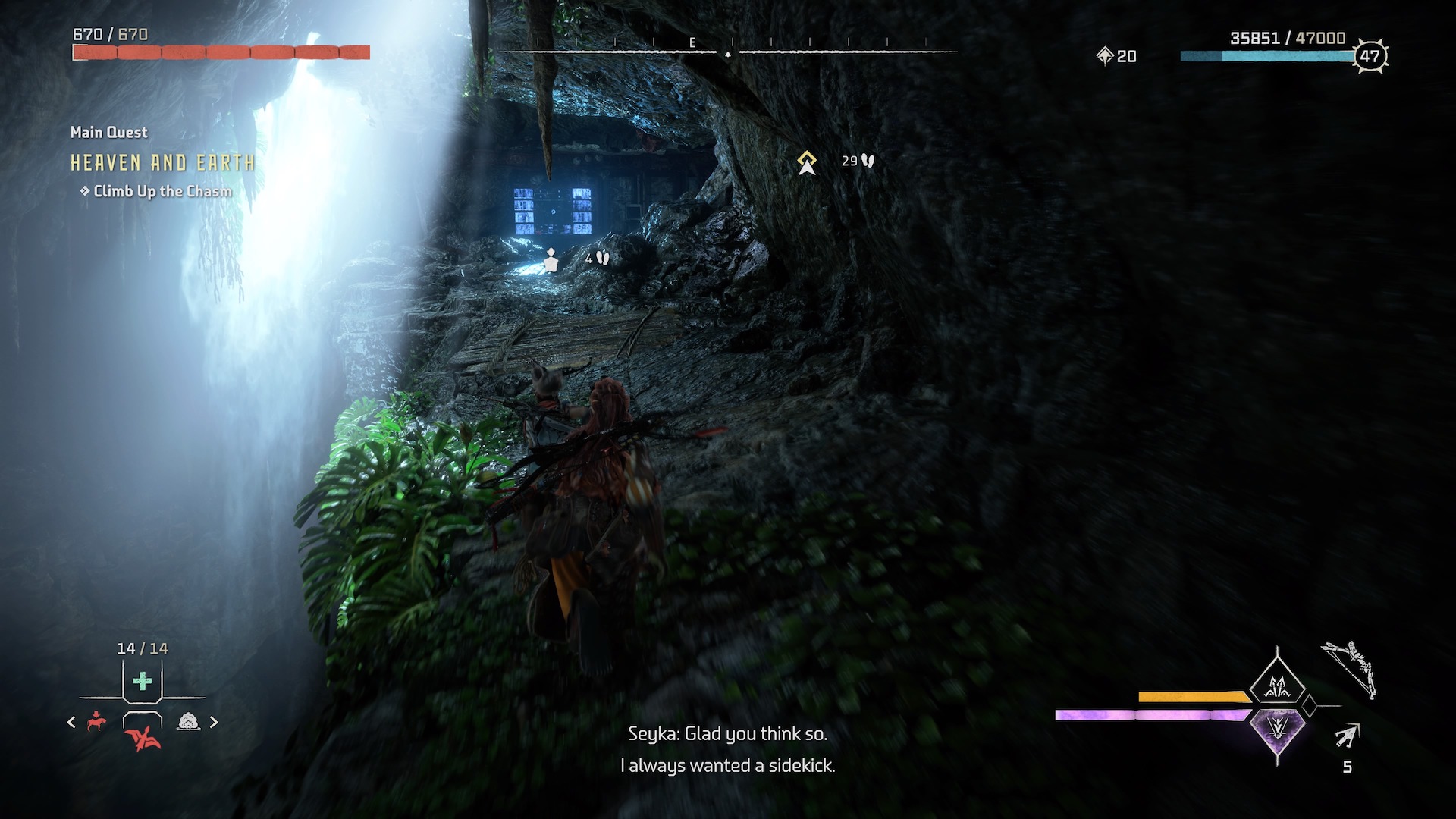This screenshot has height=819, width=1456.
Task: Click the compass bar heading strip
Action: click(727, 51)
